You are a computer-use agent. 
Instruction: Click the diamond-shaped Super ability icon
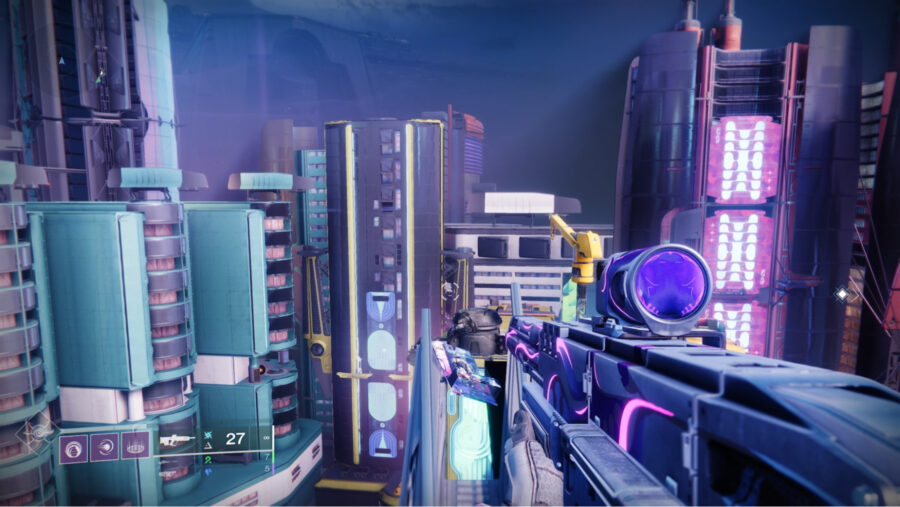(x=37, y=434)
